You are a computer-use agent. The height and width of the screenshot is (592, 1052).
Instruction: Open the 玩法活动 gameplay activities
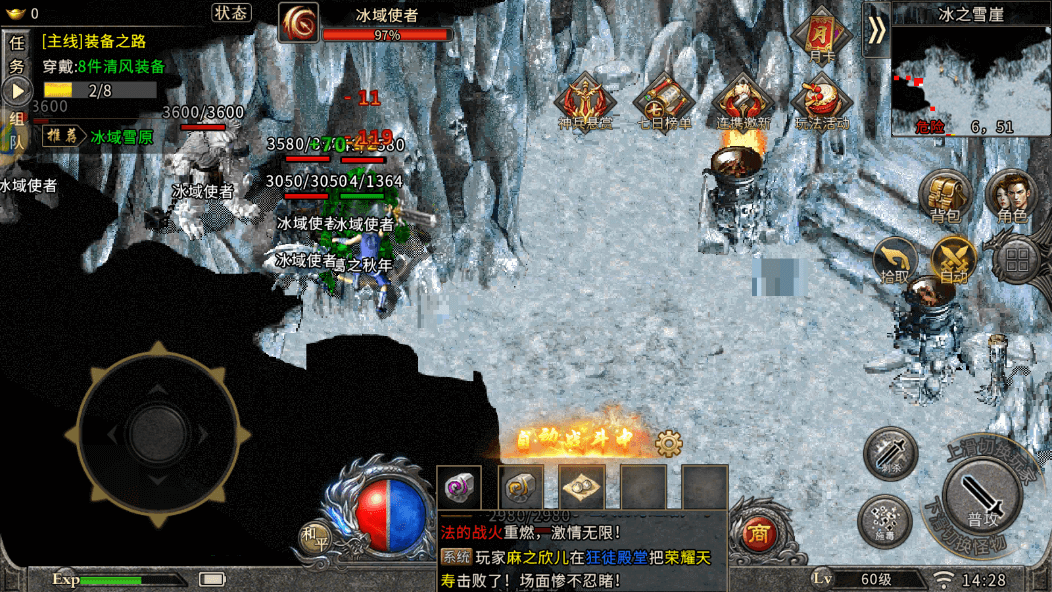[x=821, y=104]
